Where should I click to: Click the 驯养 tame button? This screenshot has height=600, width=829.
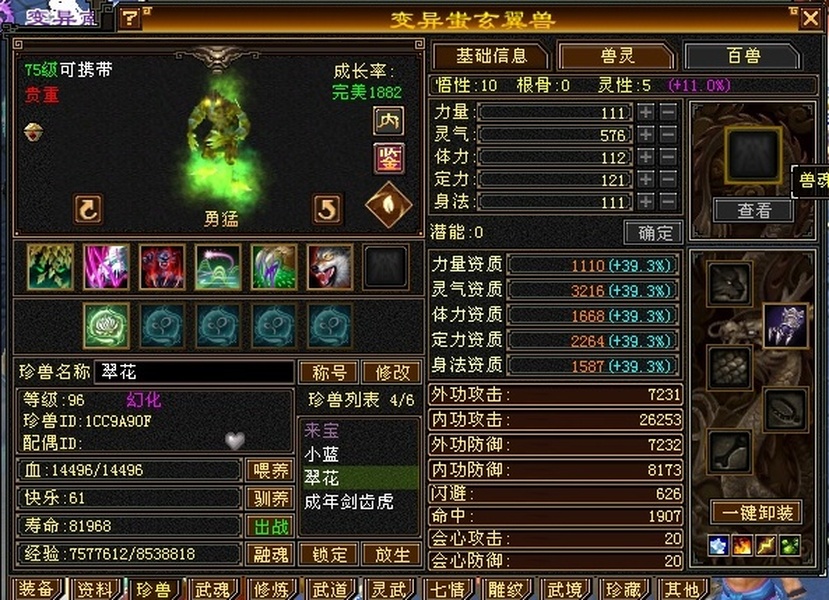(x=269, y=498)
